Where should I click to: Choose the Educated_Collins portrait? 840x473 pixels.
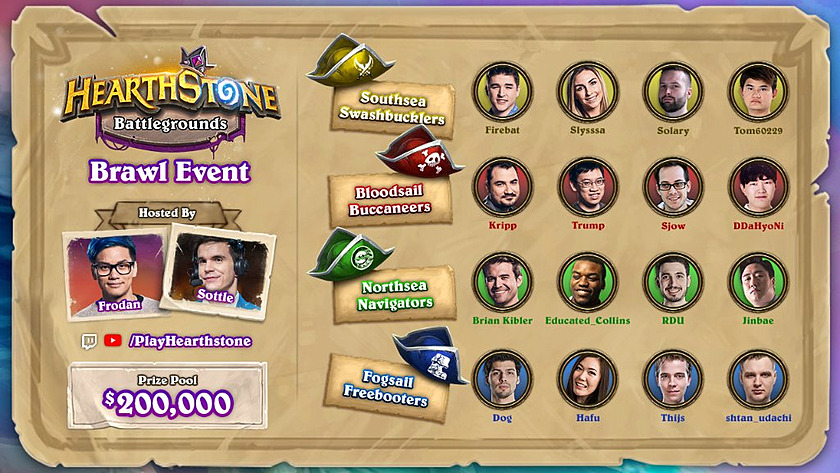(588, 281)
